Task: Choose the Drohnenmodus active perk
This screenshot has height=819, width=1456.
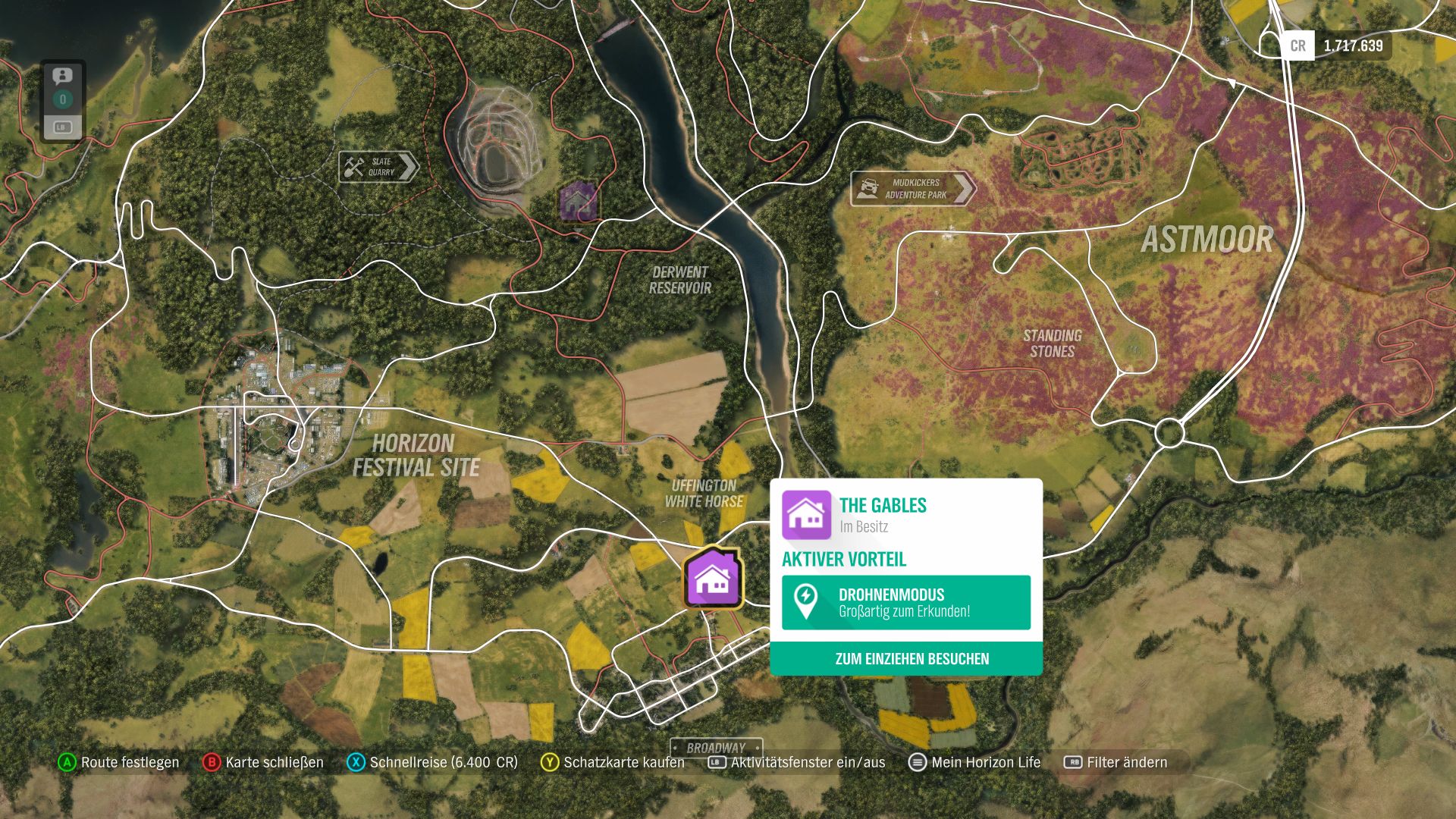Action: (906, 603)
